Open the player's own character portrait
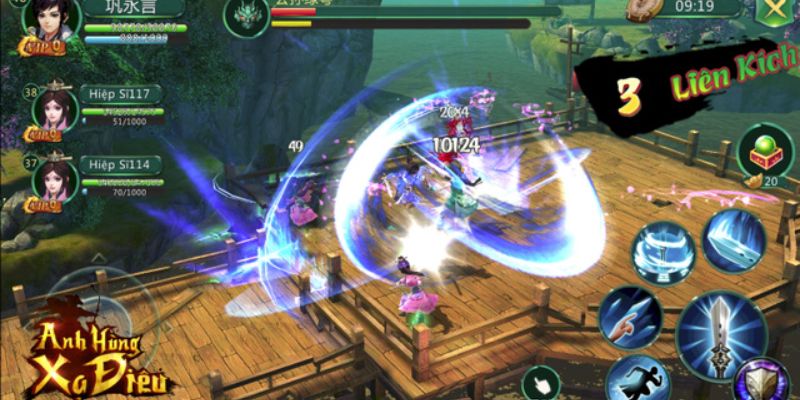The image size is (800, 400). (x=47, y=25)
